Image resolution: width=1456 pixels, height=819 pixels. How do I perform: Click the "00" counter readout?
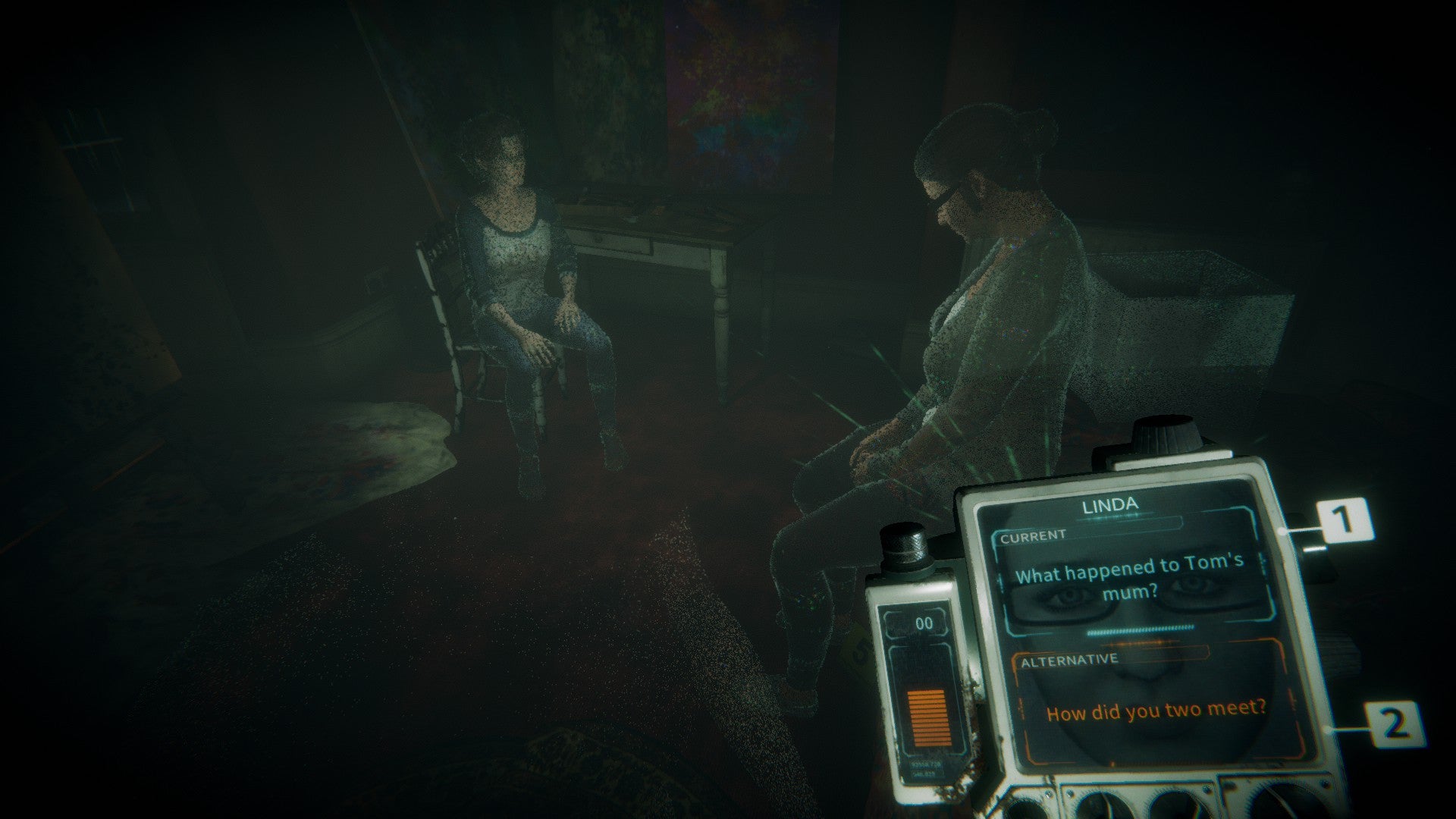pos(923,624)
